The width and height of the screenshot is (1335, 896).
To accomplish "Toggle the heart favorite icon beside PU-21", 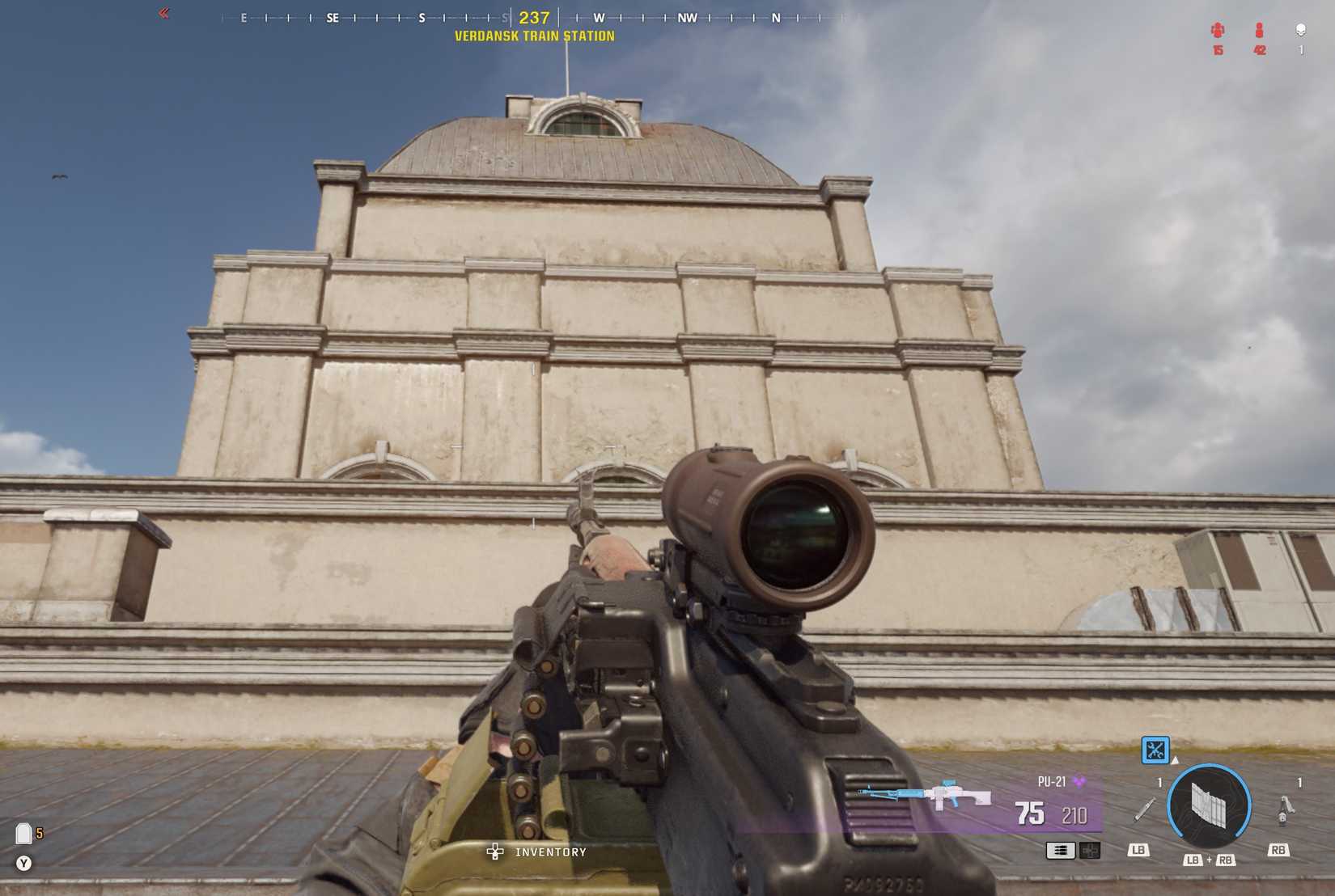I will [1080, 782].
